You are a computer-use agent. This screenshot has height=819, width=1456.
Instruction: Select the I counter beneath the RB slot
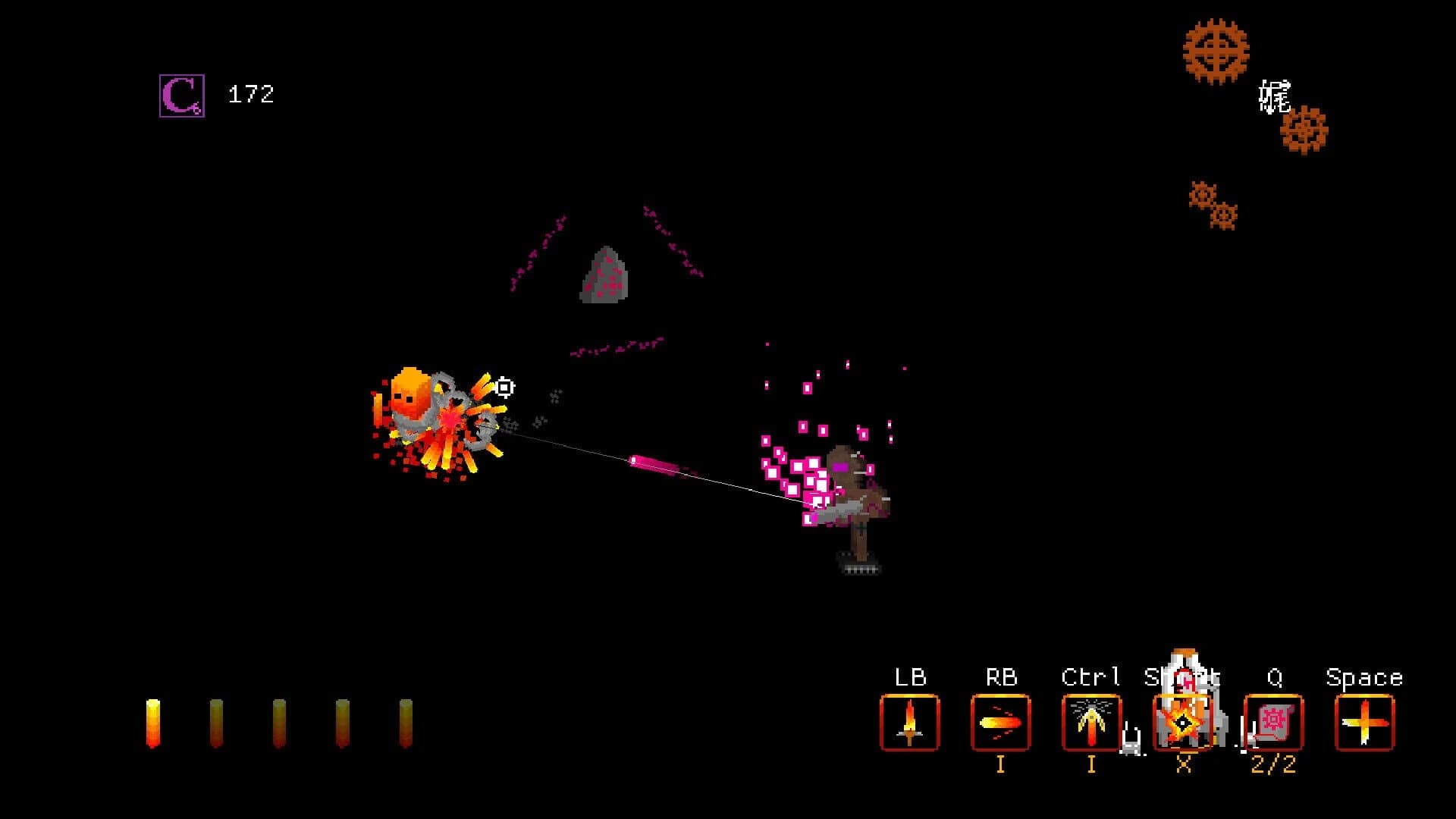(x=1001, y=766)
